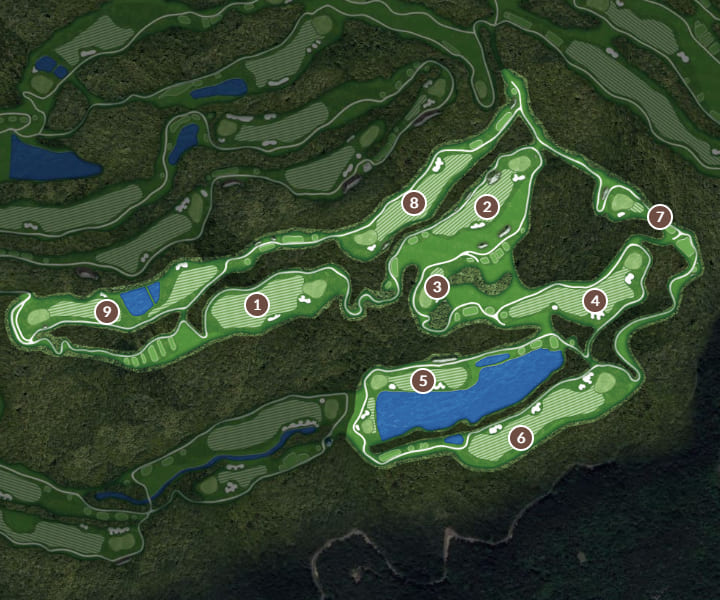Screen dimensions: 720x600
Task: Click the hole 9 marker
Action: click(x=108, y=311)
